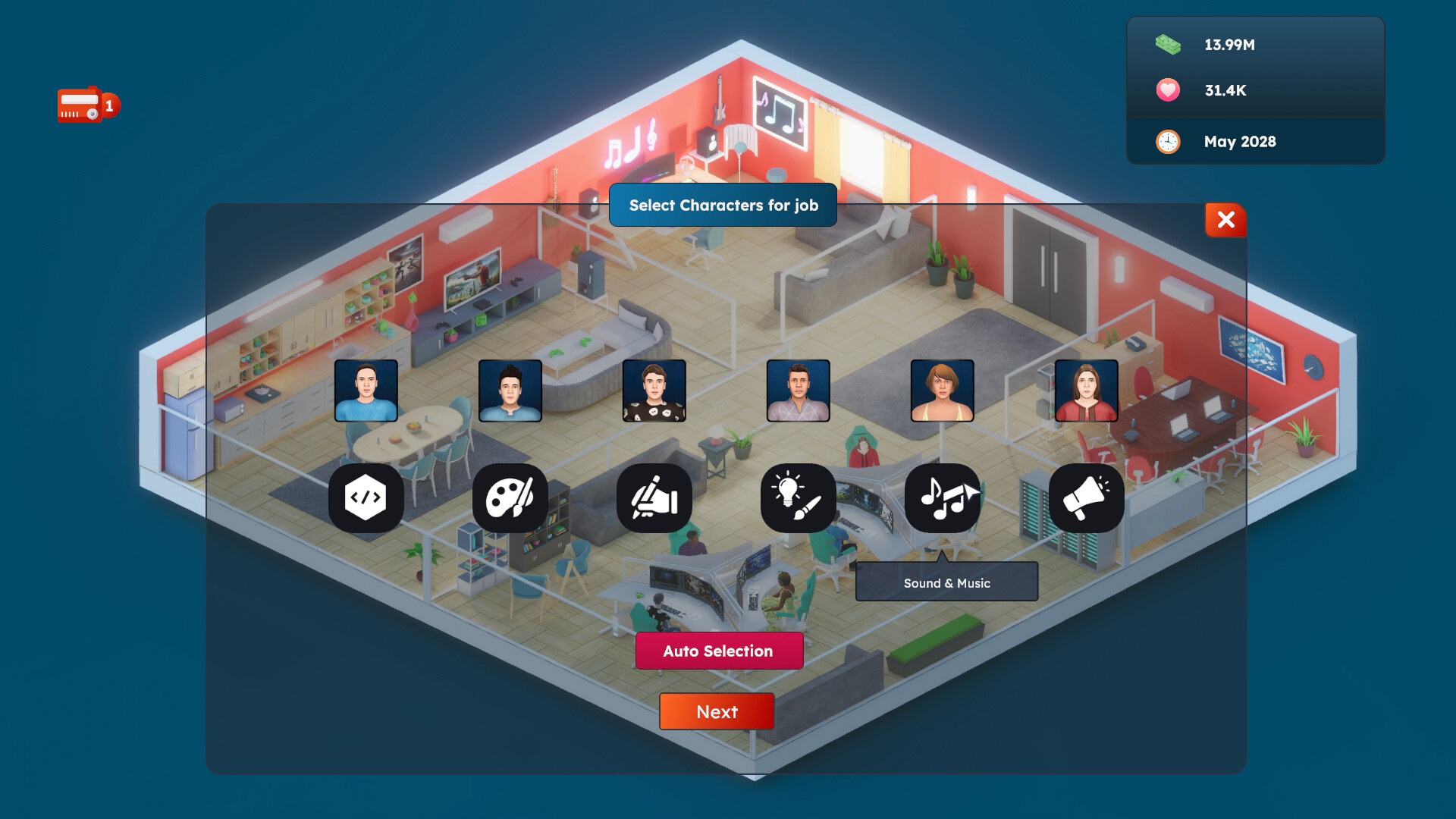Select the Sound & Music note icon

point(940,497)
